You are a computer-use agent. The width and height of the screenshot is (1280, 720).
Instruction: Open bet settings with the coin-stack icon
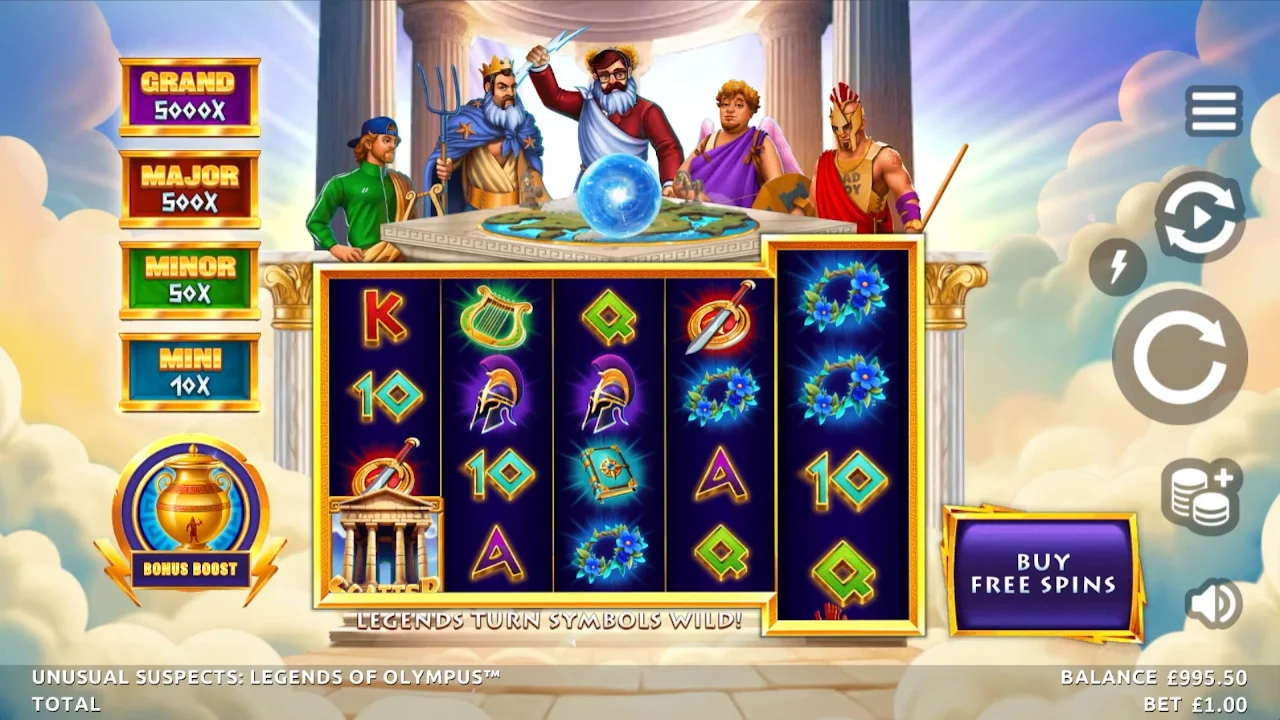pyautogui.click(x=1199, y=489)
